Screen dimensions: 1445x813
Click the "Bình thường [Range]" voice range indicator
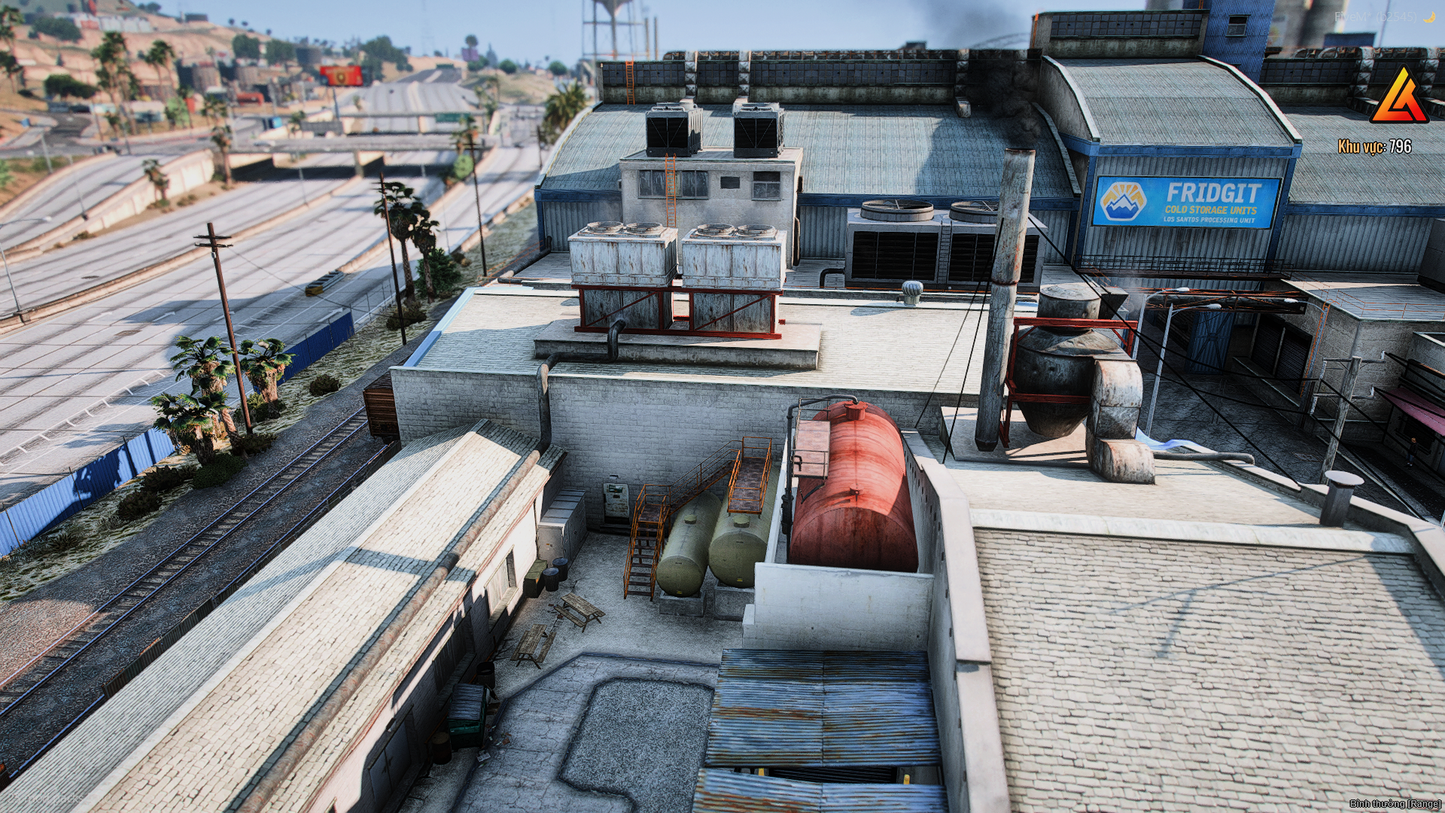(x=1394, y=803)
